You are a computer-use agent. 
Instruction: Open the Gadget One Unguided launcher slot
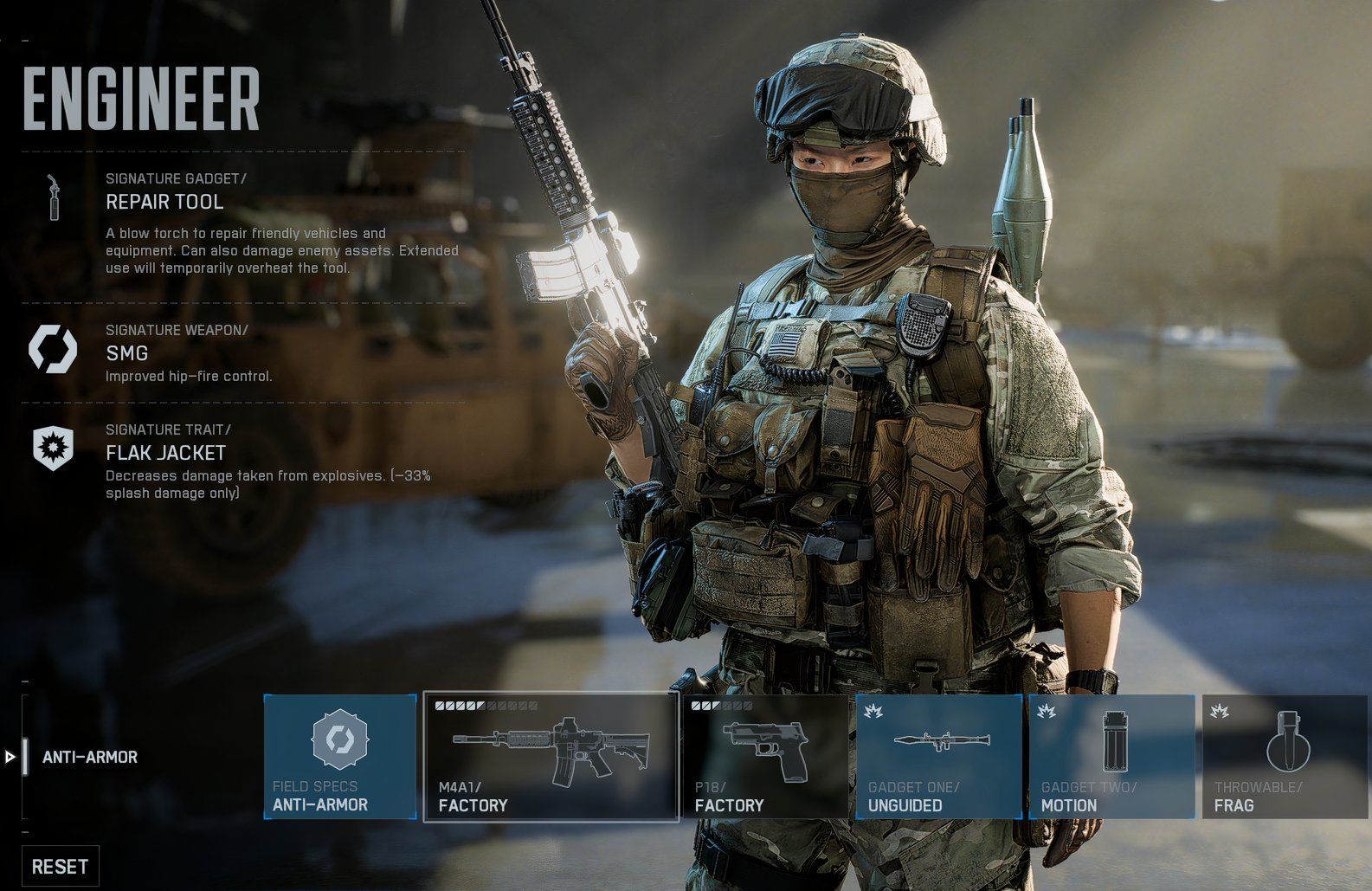[x=938, y=757]
